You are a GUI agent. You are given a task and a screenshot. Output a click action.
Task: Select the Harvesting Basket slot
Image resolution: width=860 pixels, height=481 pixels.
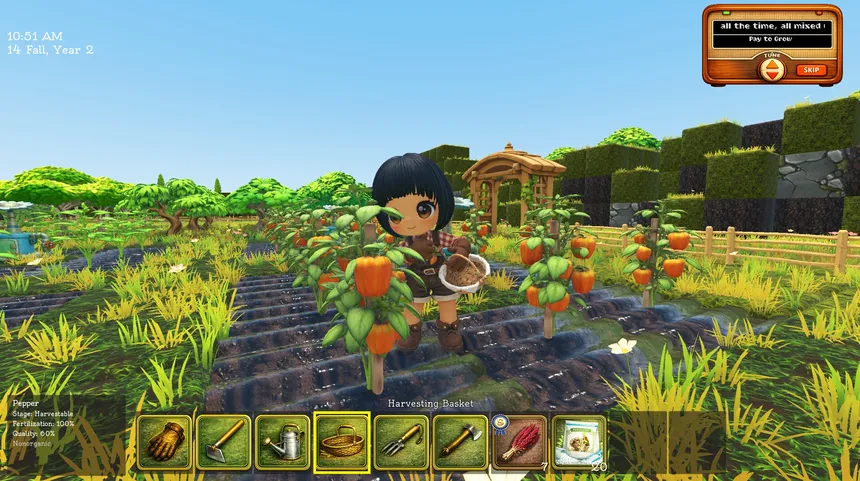click(x=342, y=442)
